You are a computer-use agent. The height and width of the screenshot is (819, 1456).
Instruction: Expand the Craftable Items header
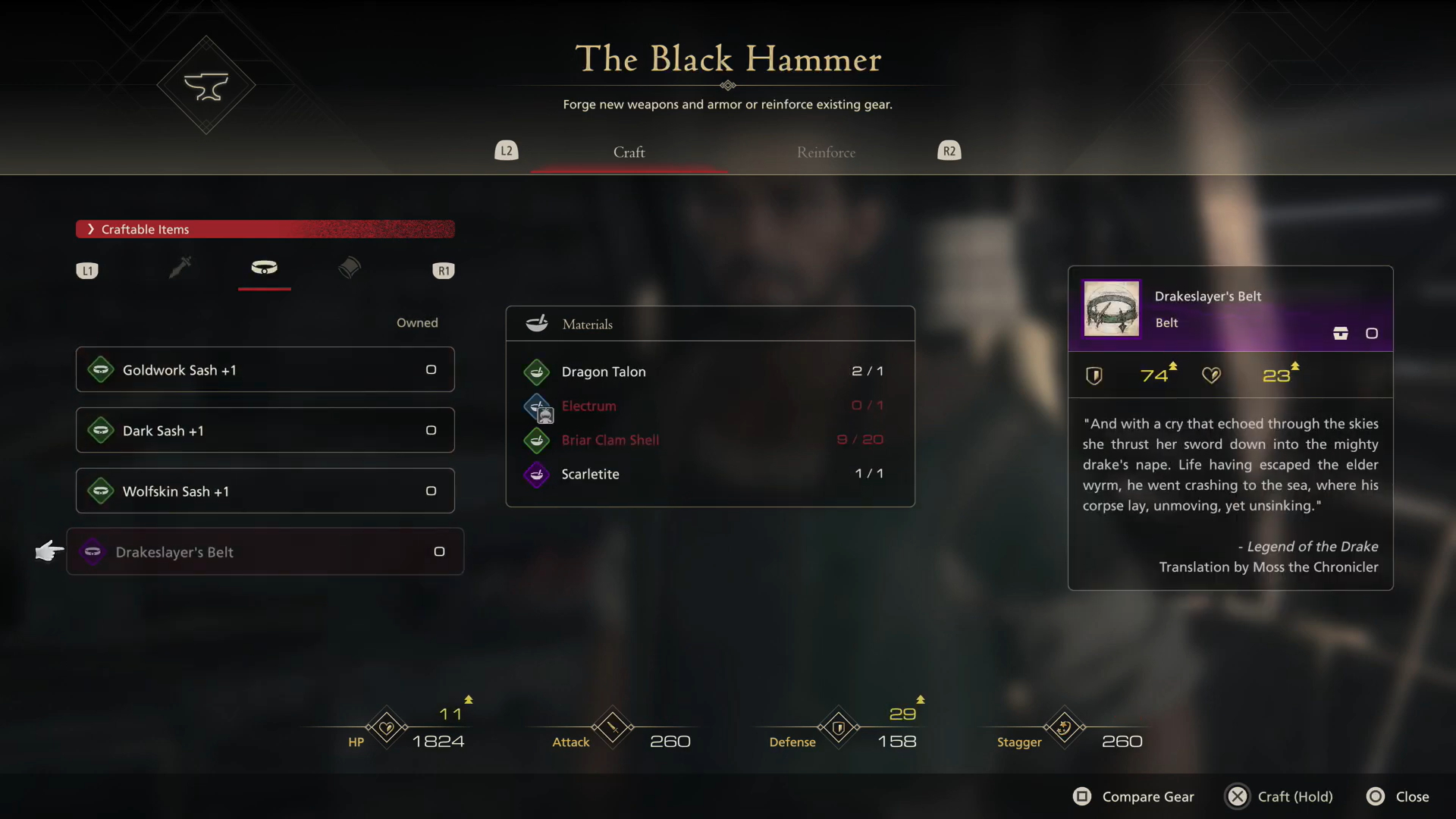click(265, 229)
